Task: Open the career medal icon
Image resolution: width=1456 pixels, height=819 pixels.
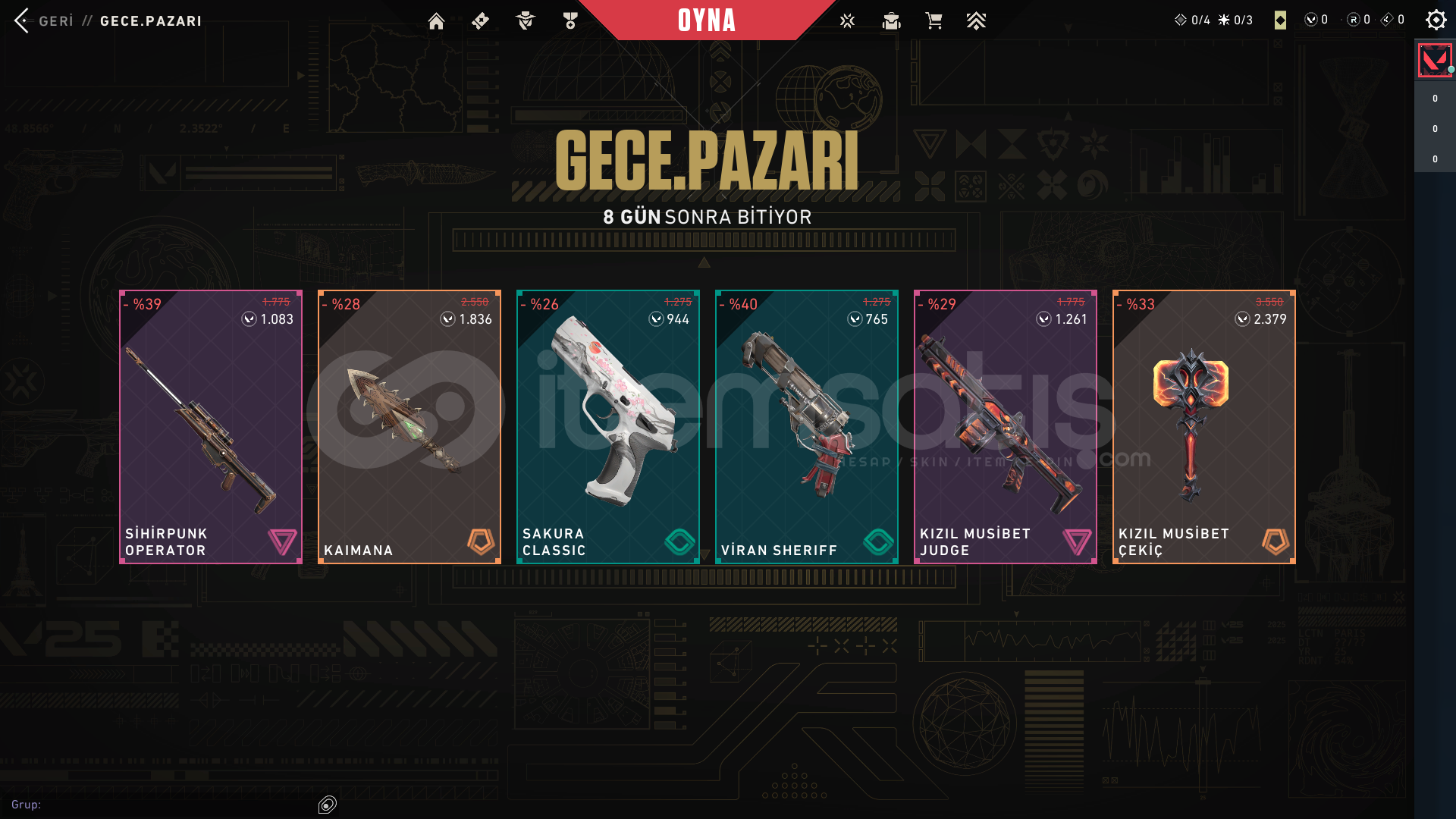Action: pos(570,21)
